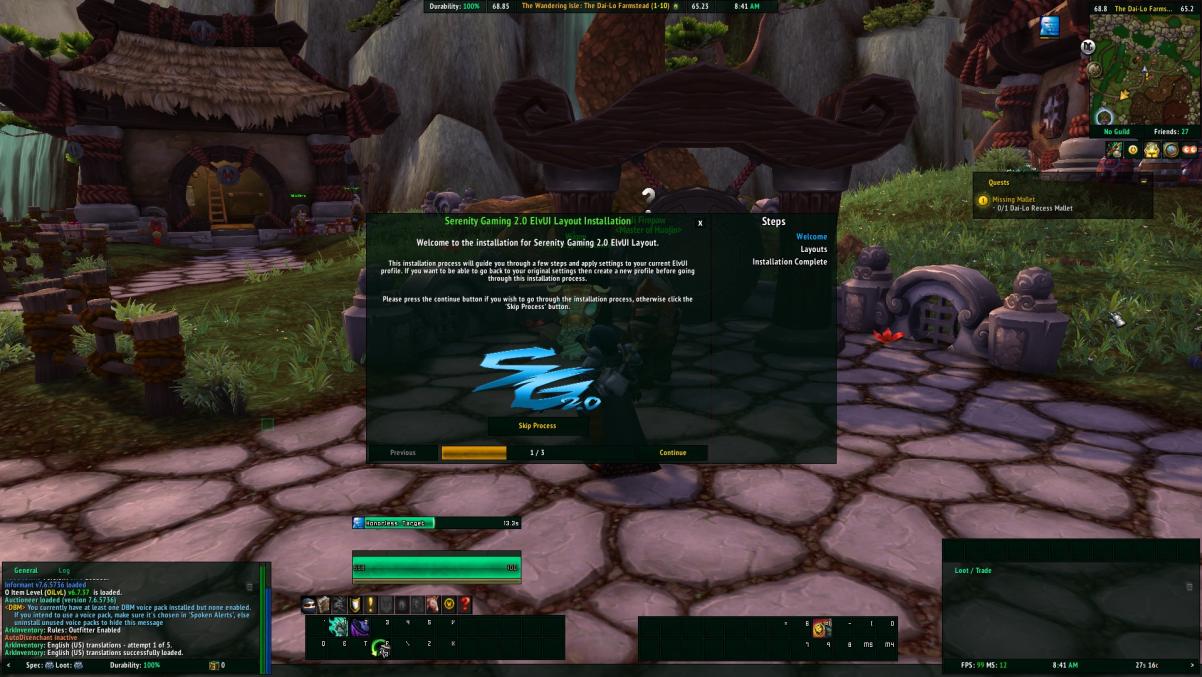Use the purple shadow ability slot
This screenshot has width=1202, height=677.
point(359,626)
